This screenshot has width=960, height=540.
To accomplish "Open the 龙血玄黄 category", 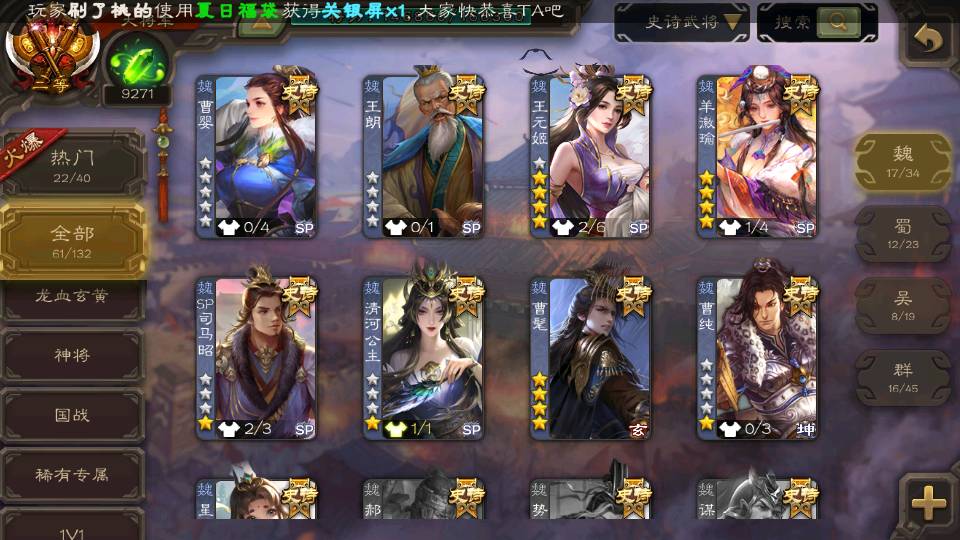I will coord(72,298).
